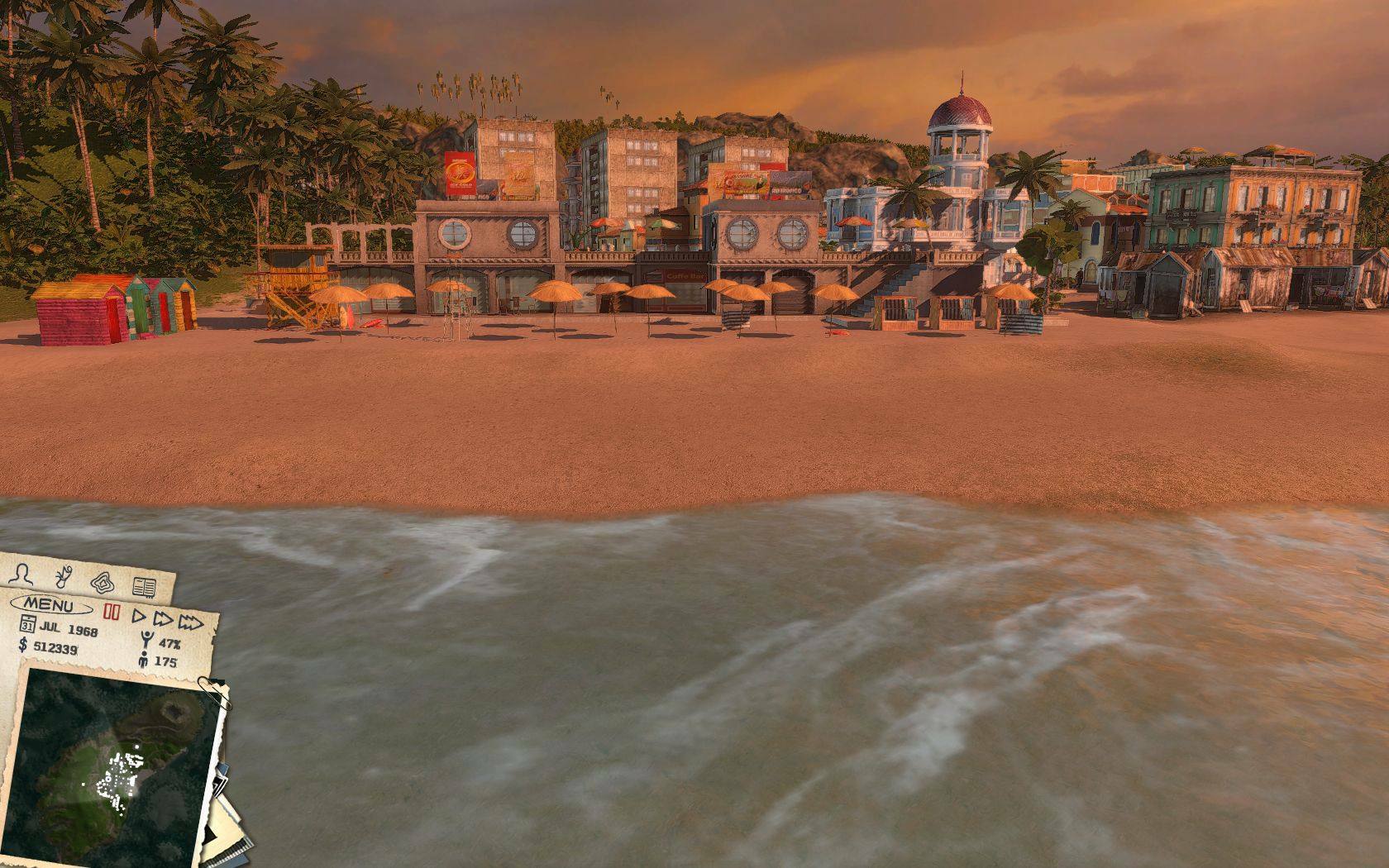Screen dimensions: 1389x868
Task: Enable the double-arrow fast forward speed
Action: (163, 619)
